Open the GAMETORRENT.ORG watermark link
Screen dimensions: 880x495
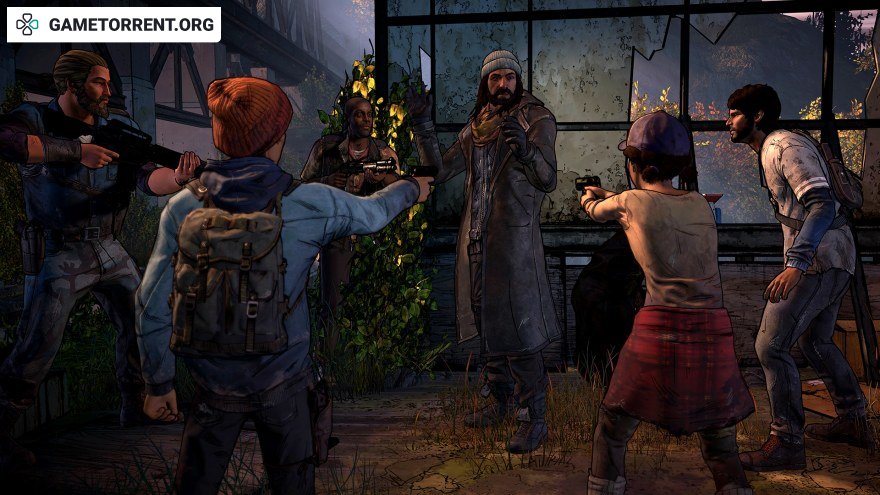coord(114,25)
